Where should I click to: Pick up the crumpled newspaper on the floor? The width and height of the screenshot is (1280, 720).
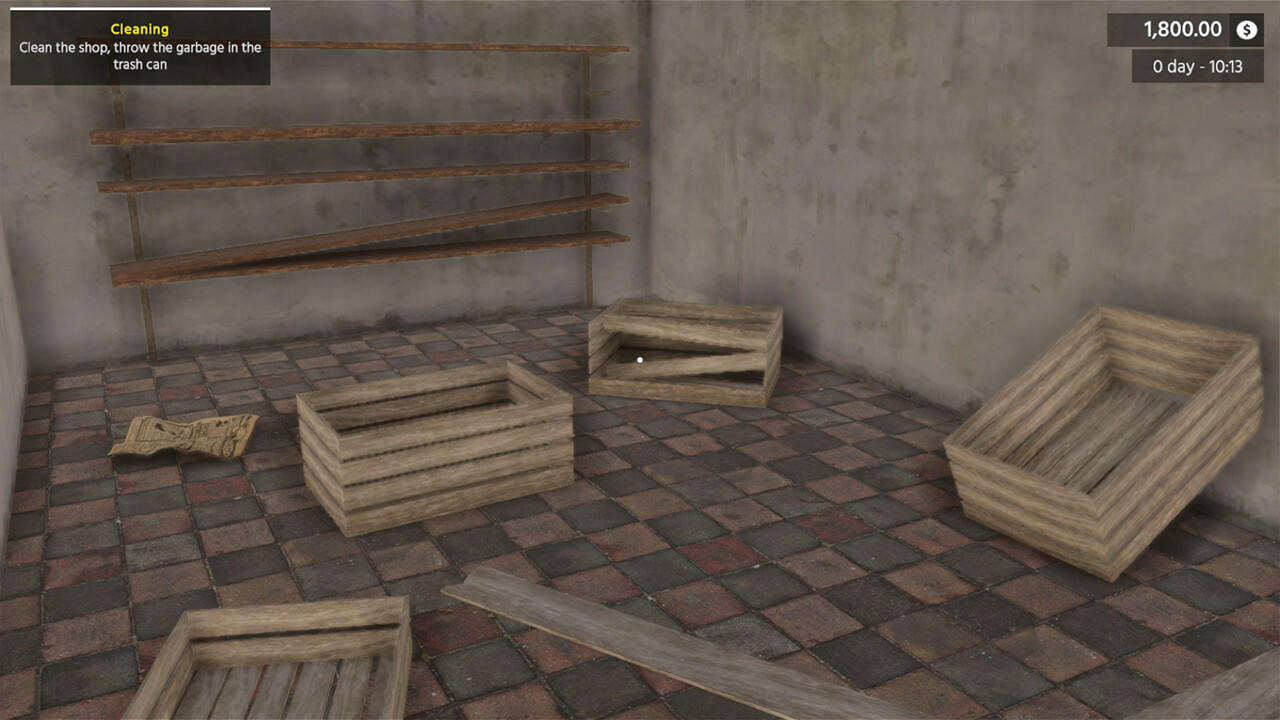click(x=190, y=433)
